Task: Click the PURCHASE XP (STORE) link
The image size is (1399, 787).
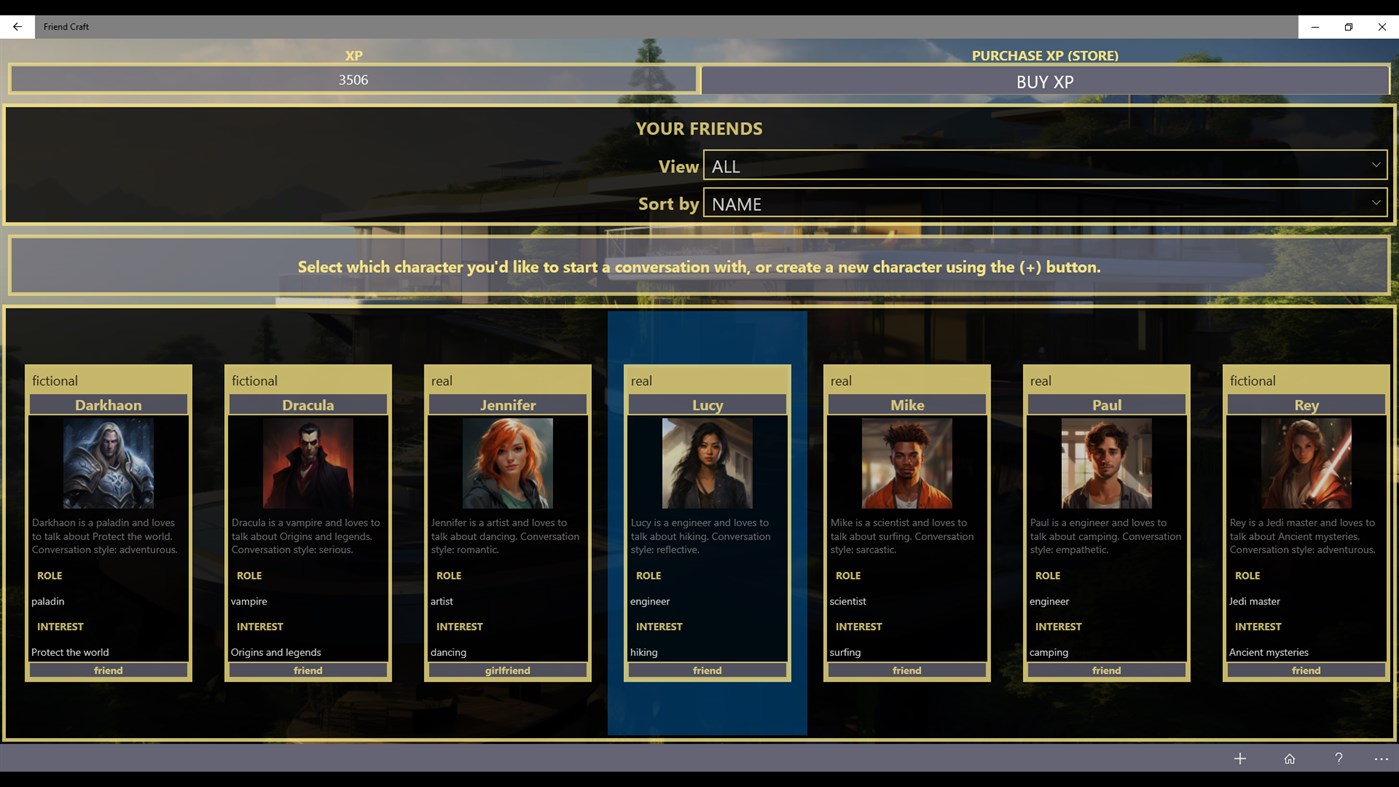Action: [x=1045, y=55]
